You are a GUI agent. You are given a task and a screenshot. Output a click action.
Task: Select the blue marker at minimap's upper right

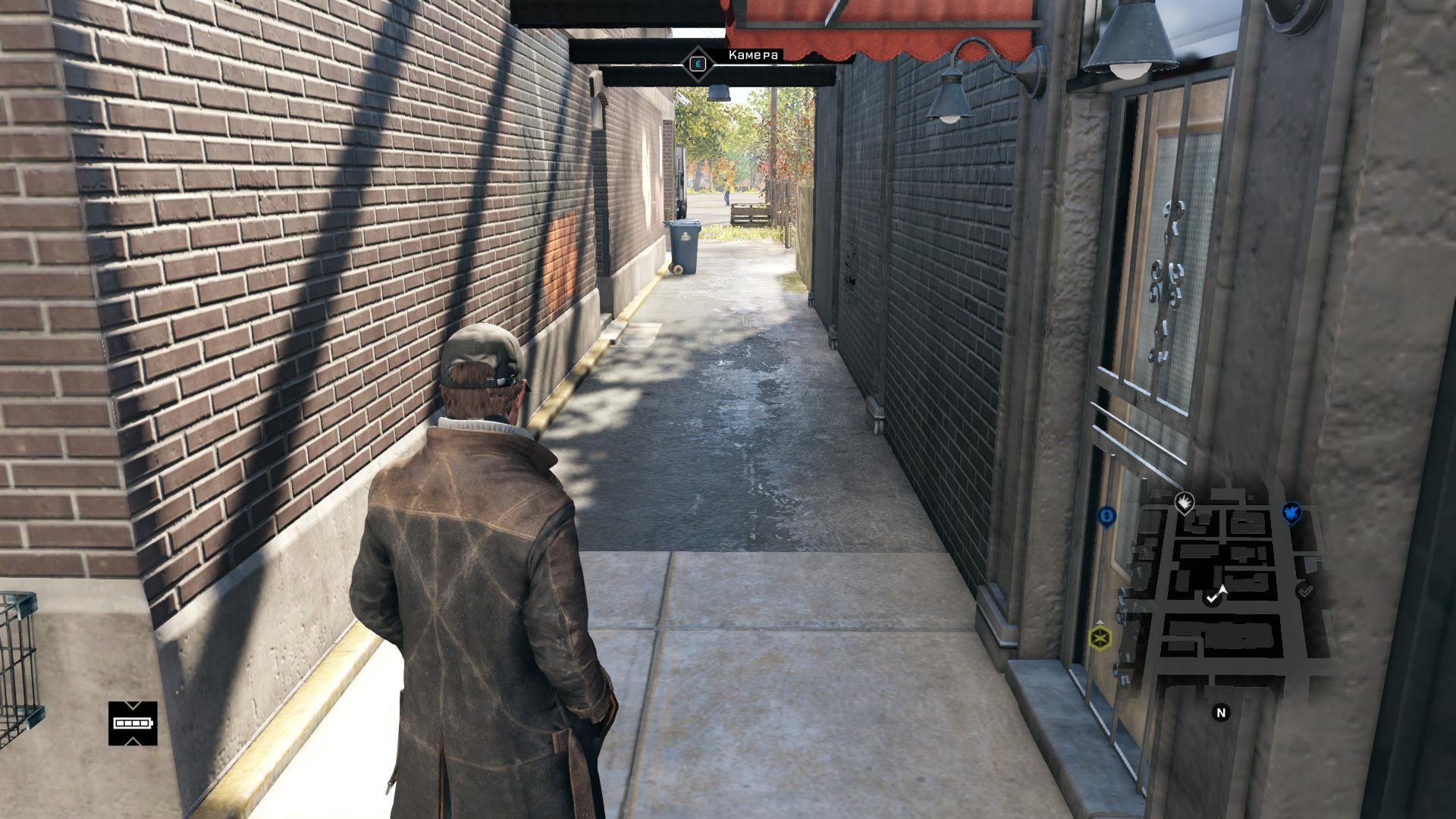click(1291, 513)
